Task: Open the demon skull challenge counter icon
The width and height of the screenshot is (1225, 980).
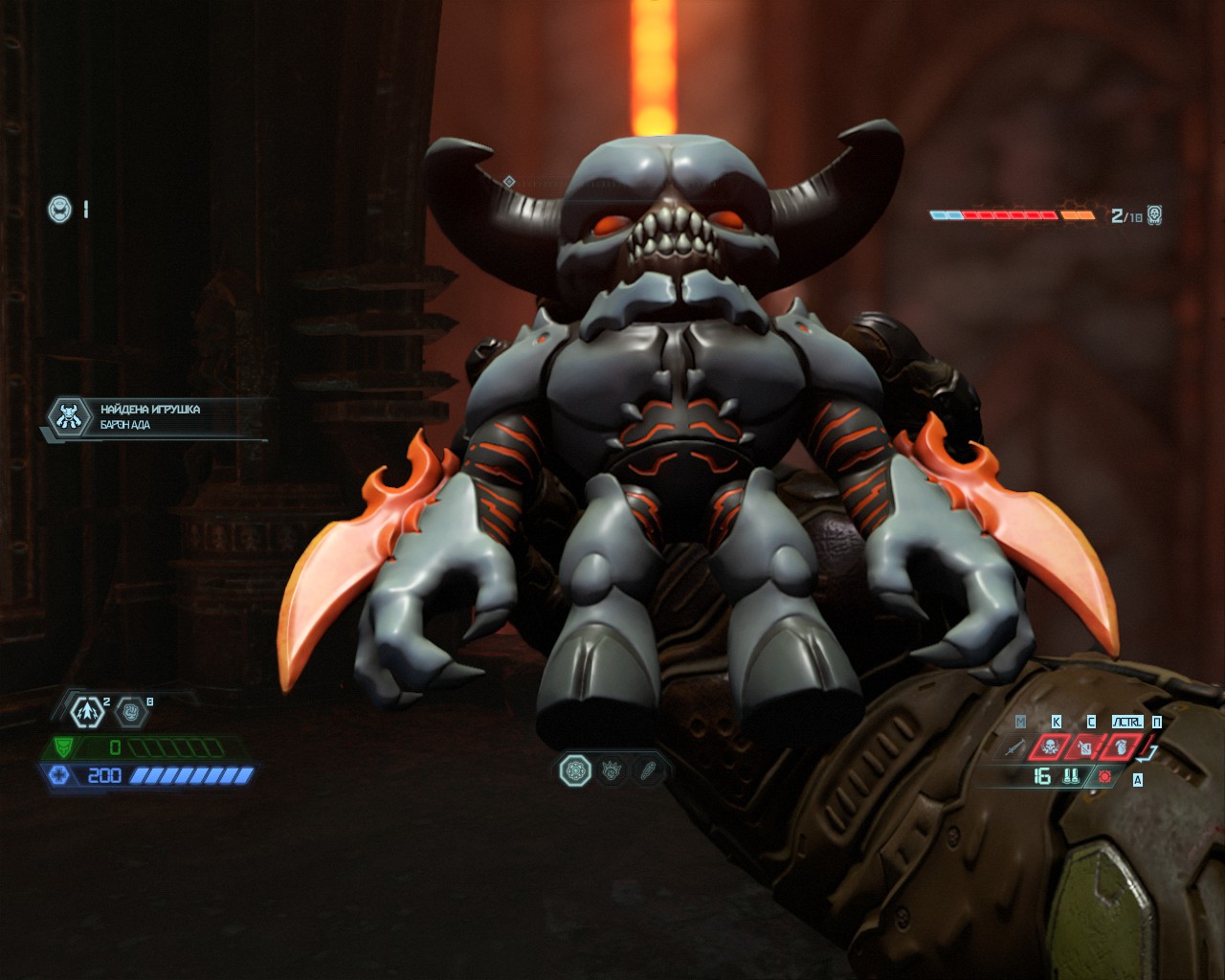Action: (x=1154, y=214)
